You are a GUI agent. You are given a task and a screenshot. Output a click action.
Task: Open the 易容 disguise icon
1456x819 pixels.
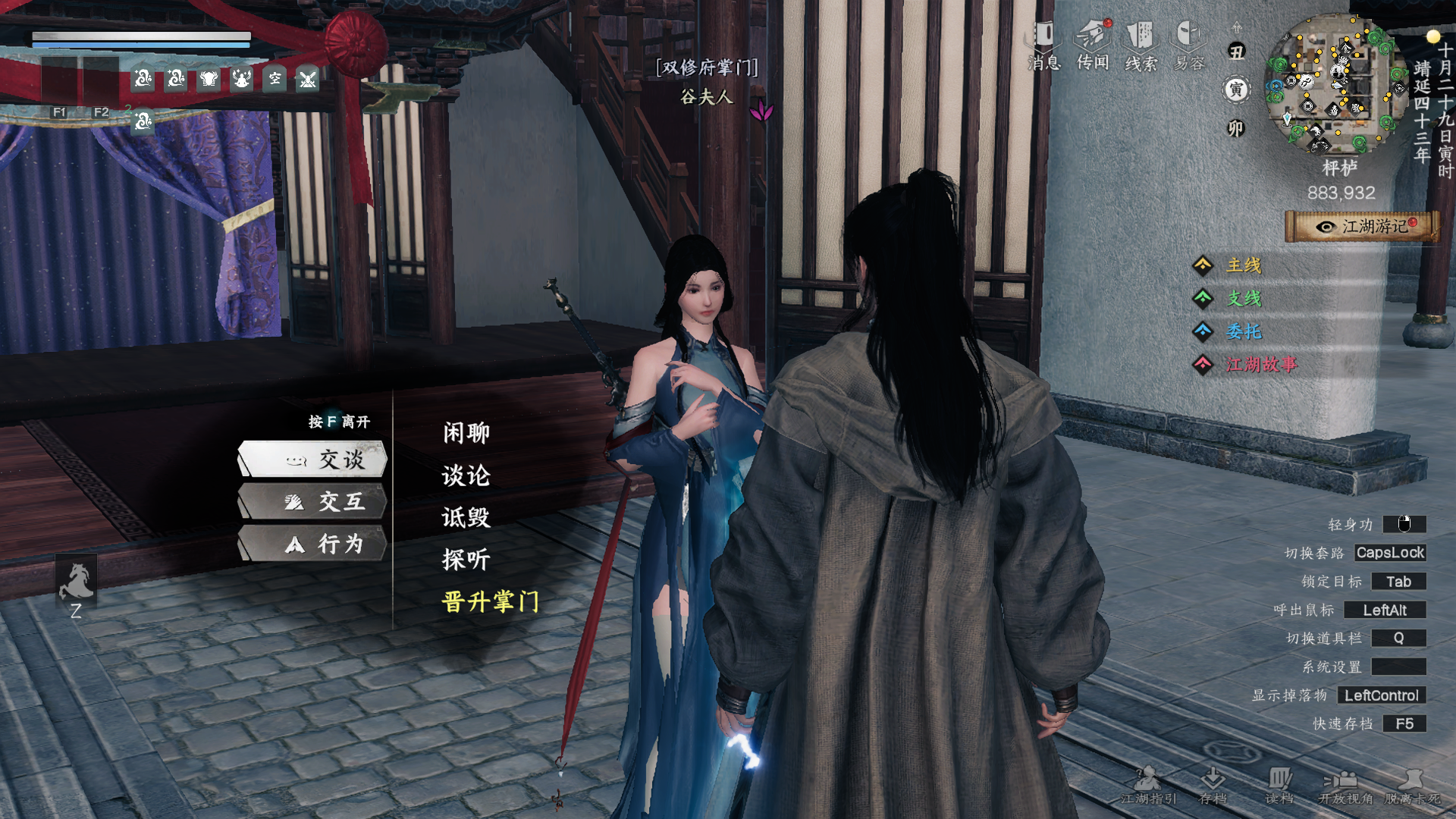1189,45
